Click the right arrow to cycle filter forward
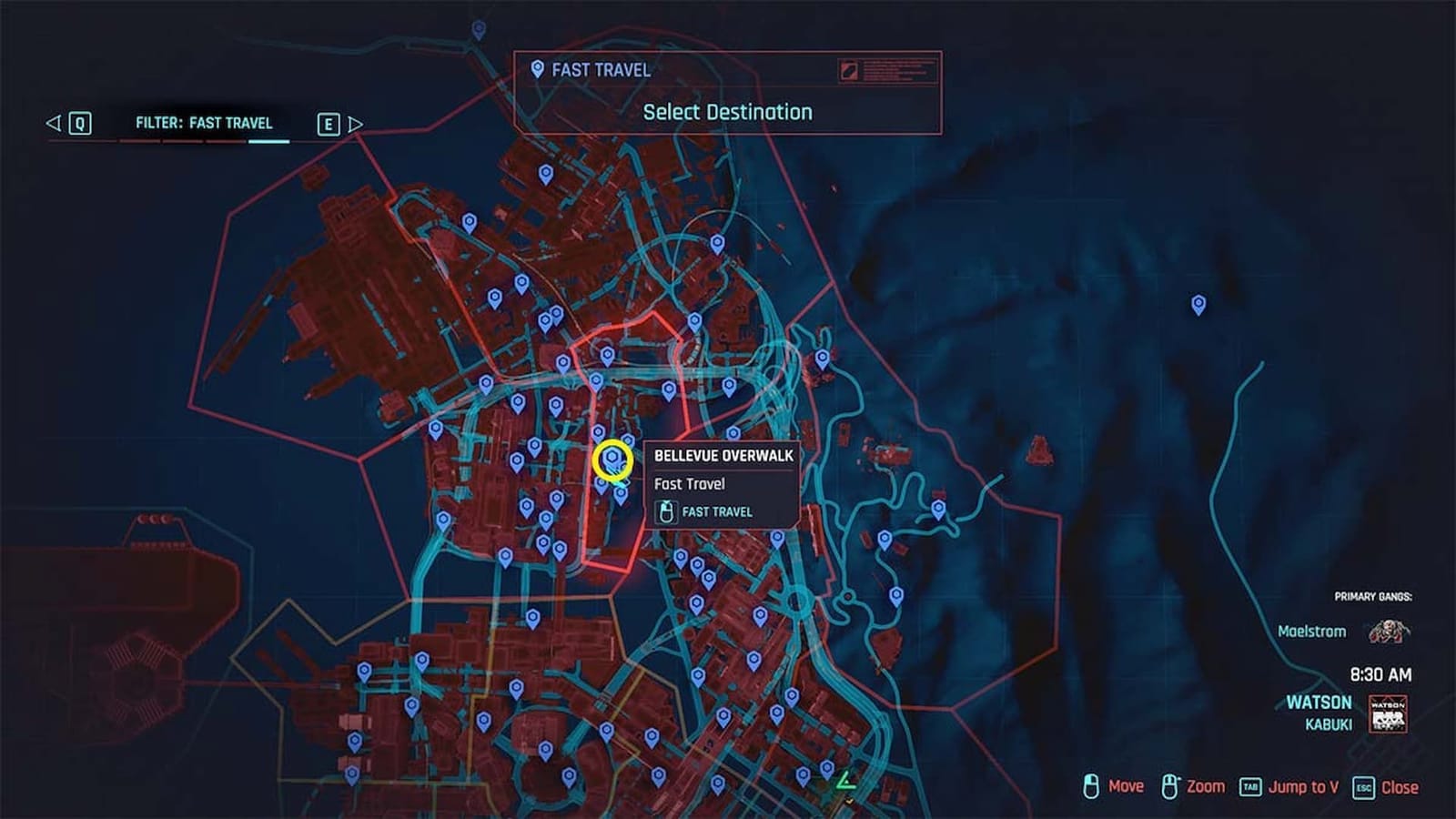Viewport: 1456px width, 819px height. (354, 123)
